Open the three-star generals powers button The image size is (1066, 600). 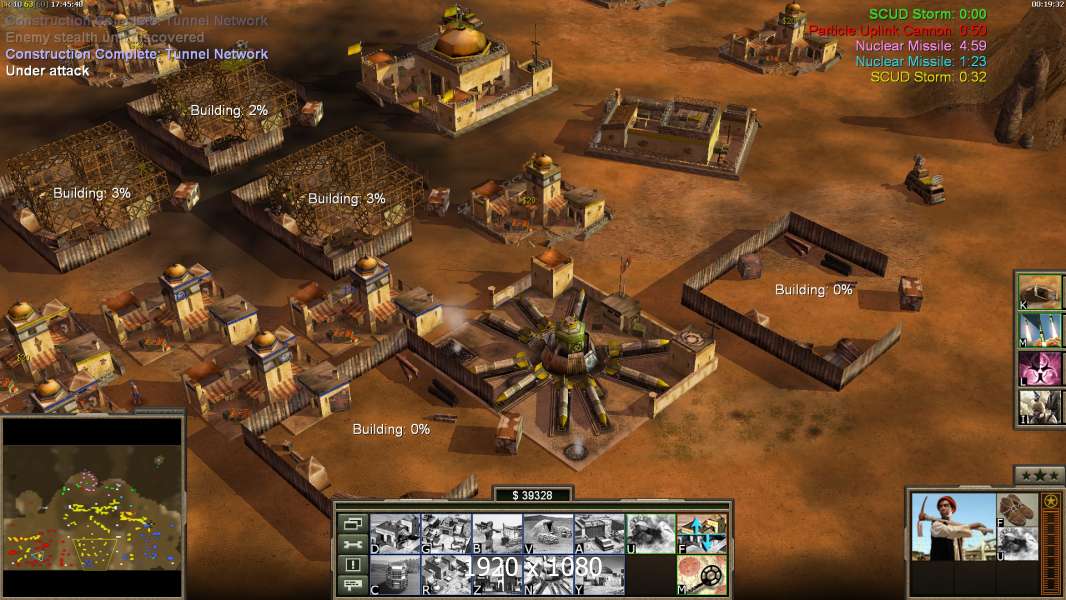click(1040, 474)
